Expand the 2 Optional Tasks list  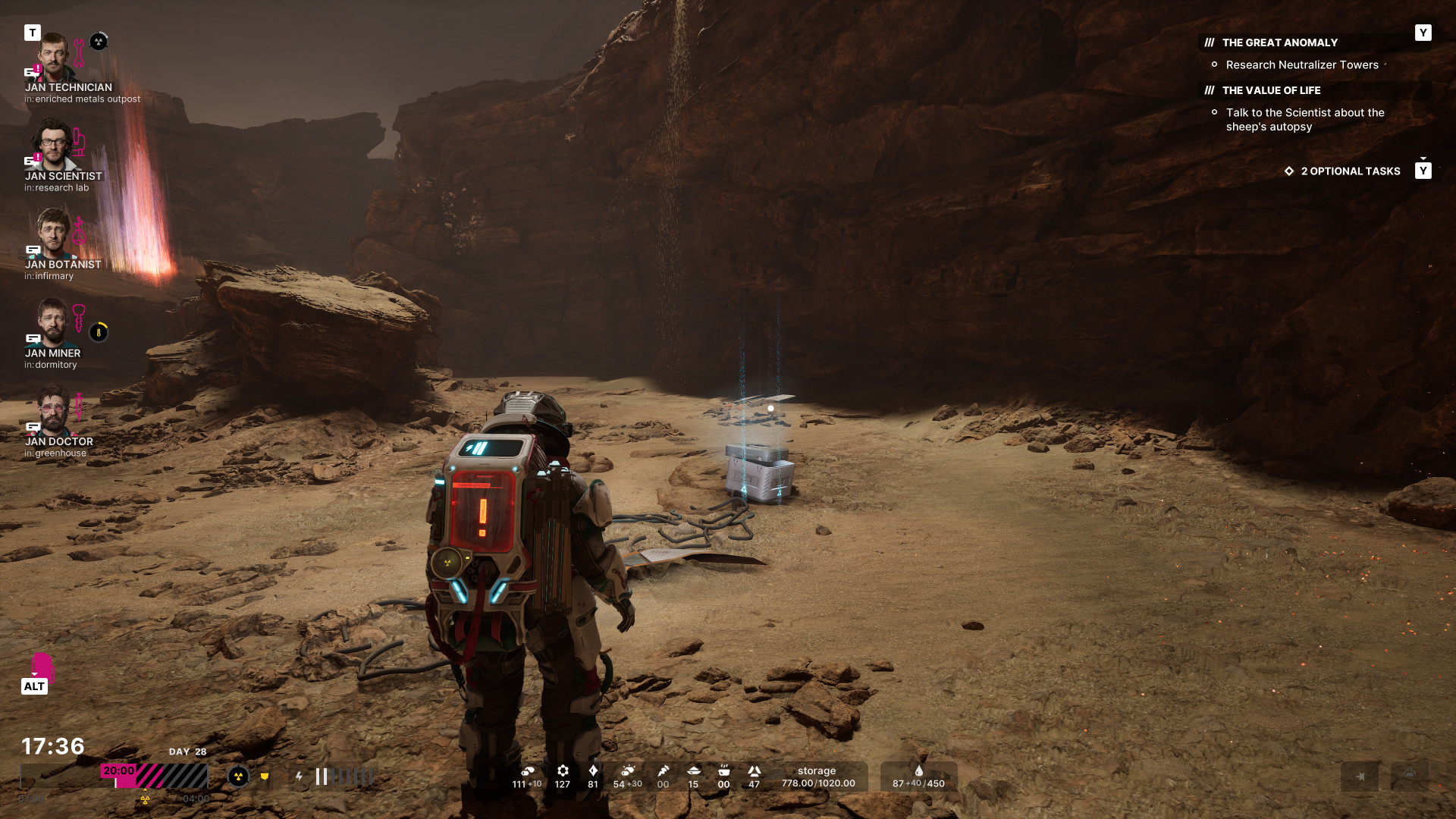1350,171
